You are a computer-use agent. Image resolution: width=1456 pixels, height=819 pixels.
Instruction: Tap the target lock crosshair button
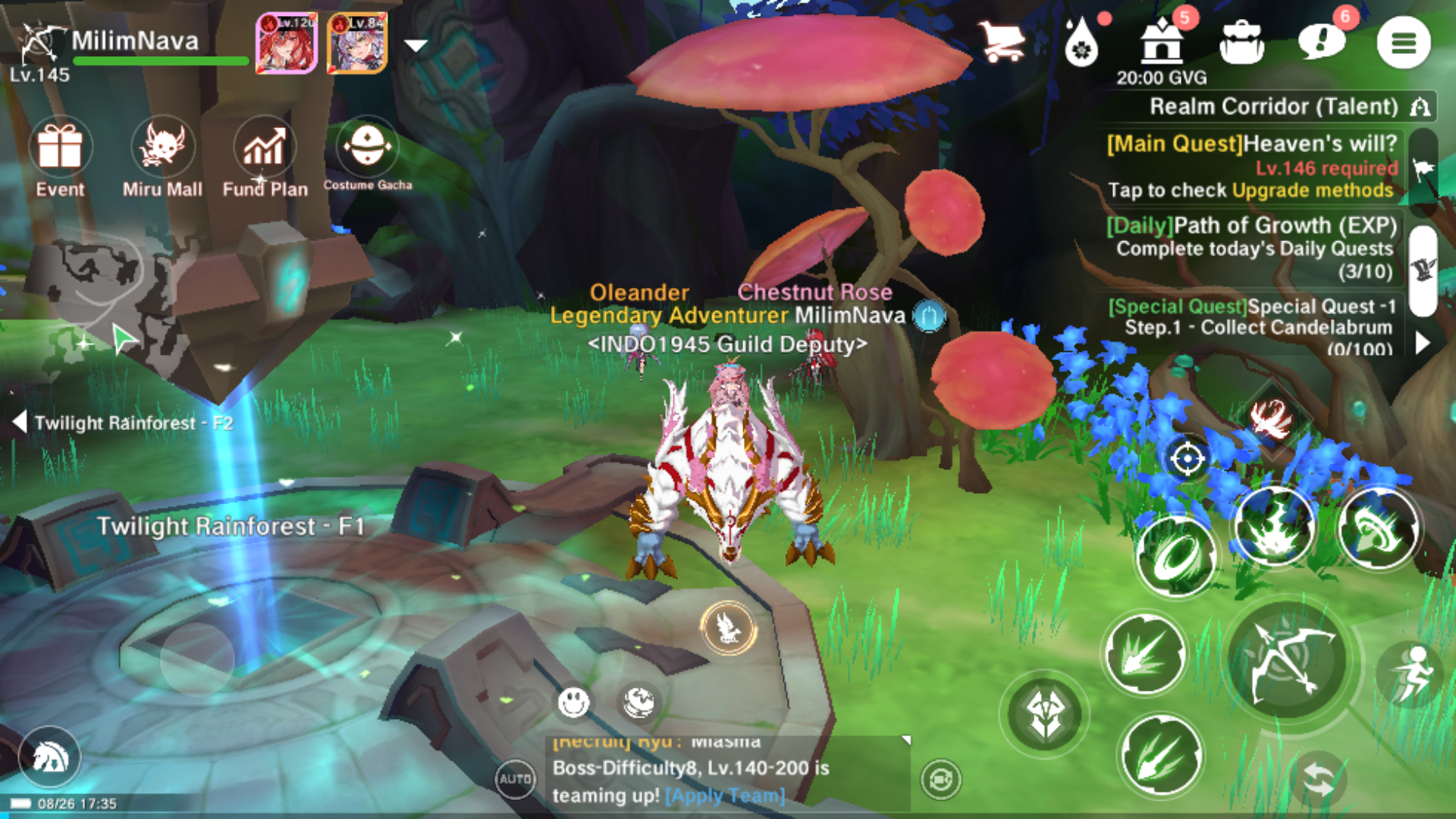coord(1187,458)
